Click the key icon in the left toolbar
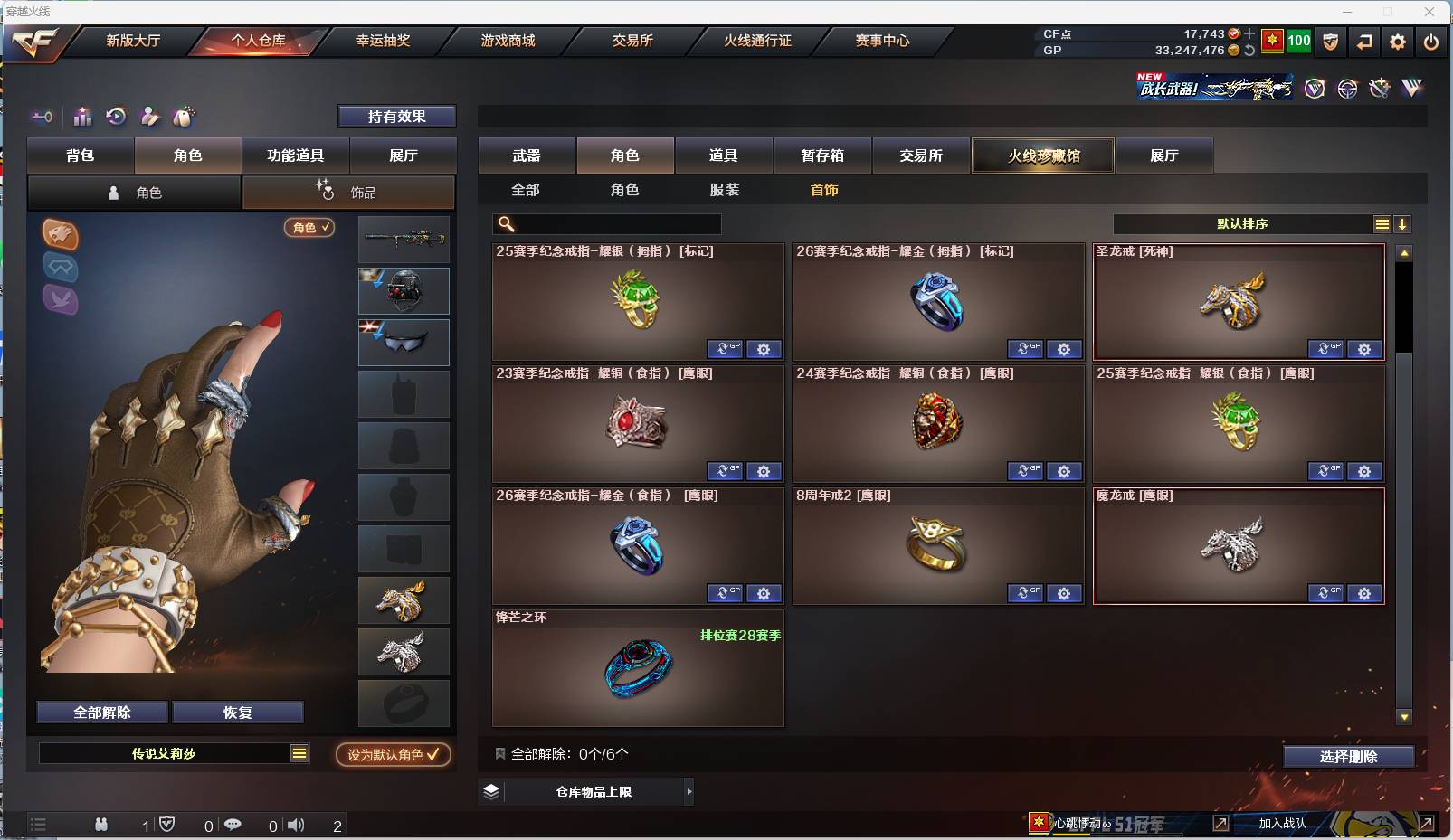1453x840 pixels. point(41,116)
